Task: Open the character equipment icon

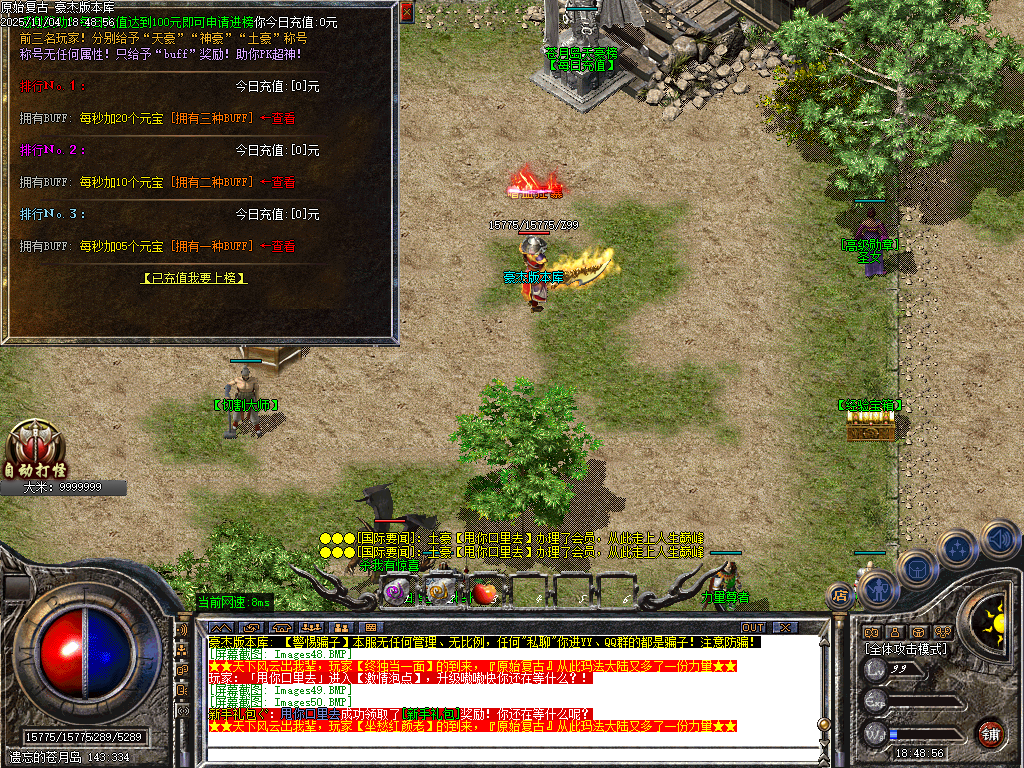Action: tap(876, 590)
